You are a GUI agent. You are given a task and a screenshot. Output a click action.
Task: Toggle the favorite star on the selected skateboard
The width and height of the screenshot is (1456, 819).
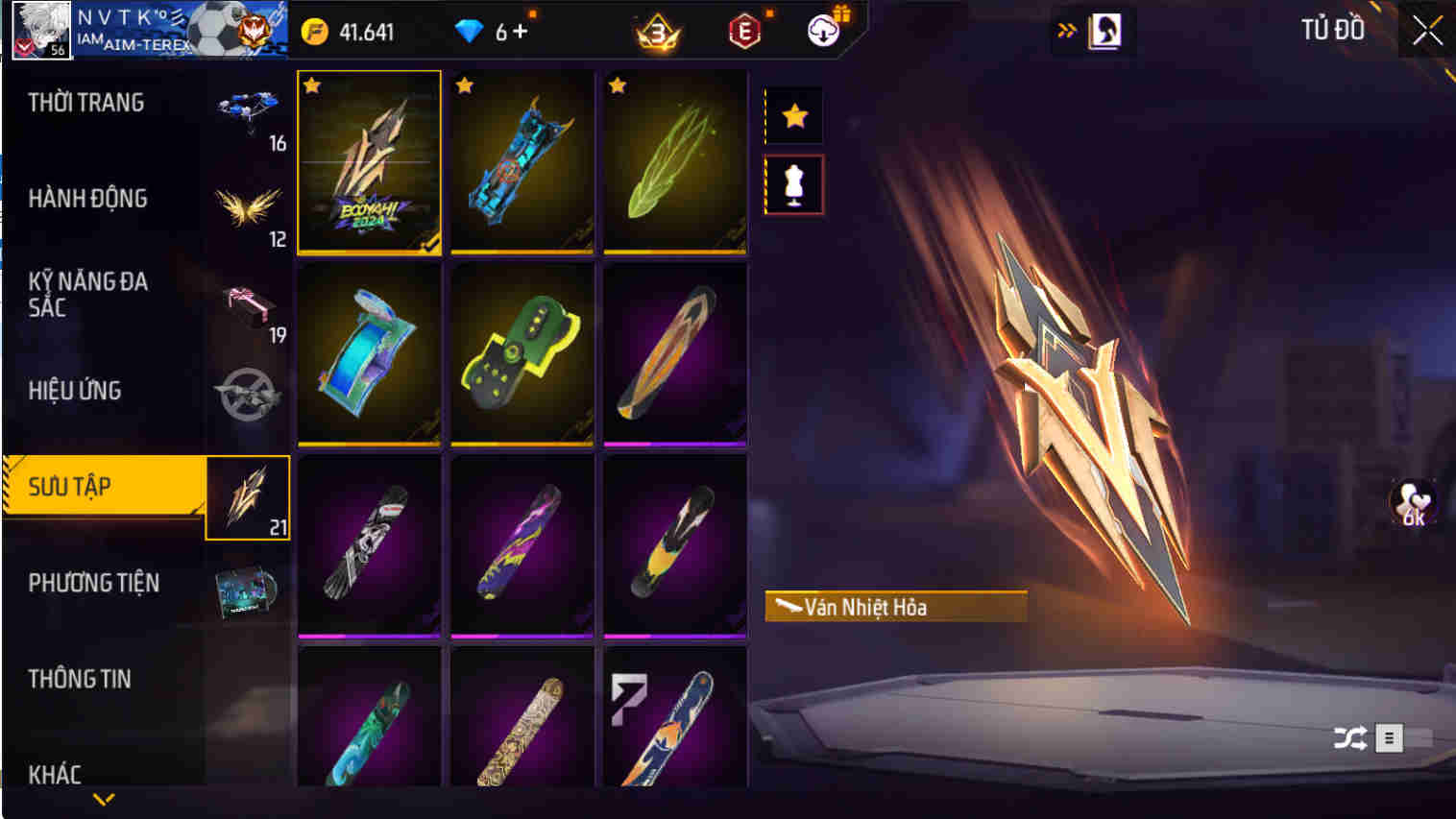309,86
